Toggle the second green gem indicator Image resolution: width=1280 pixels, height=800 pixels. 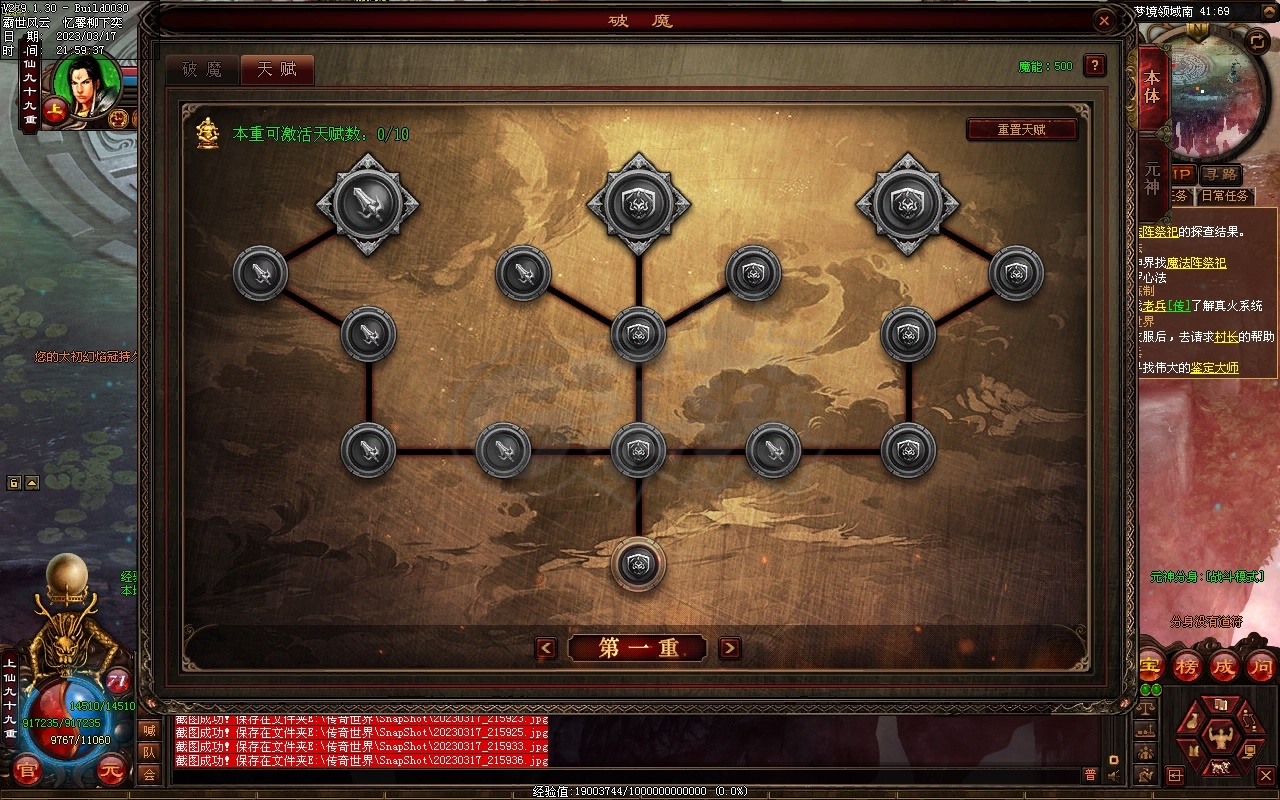[1156, 689]
